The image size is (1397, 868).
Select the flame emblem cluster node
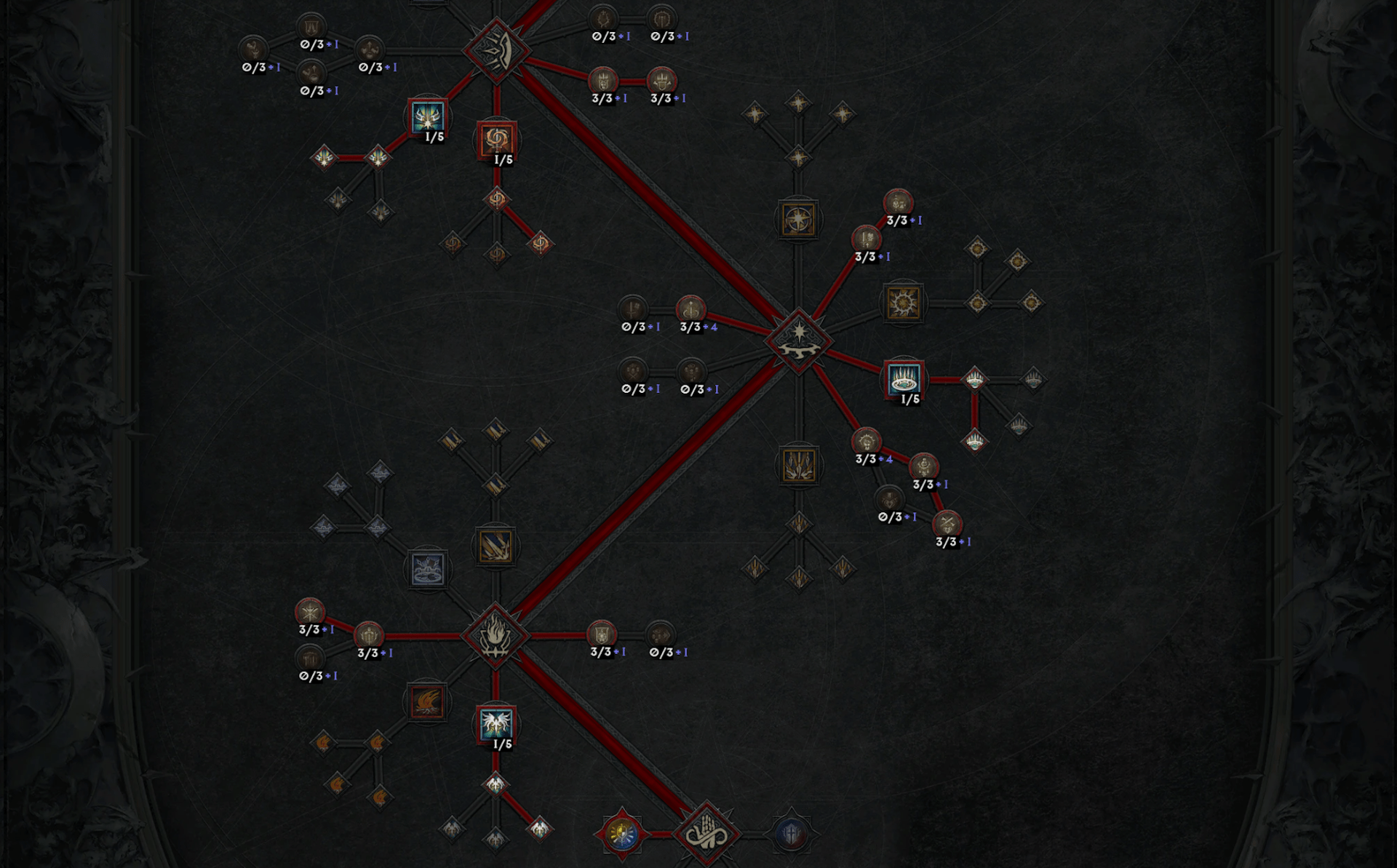tap(495, 635)
